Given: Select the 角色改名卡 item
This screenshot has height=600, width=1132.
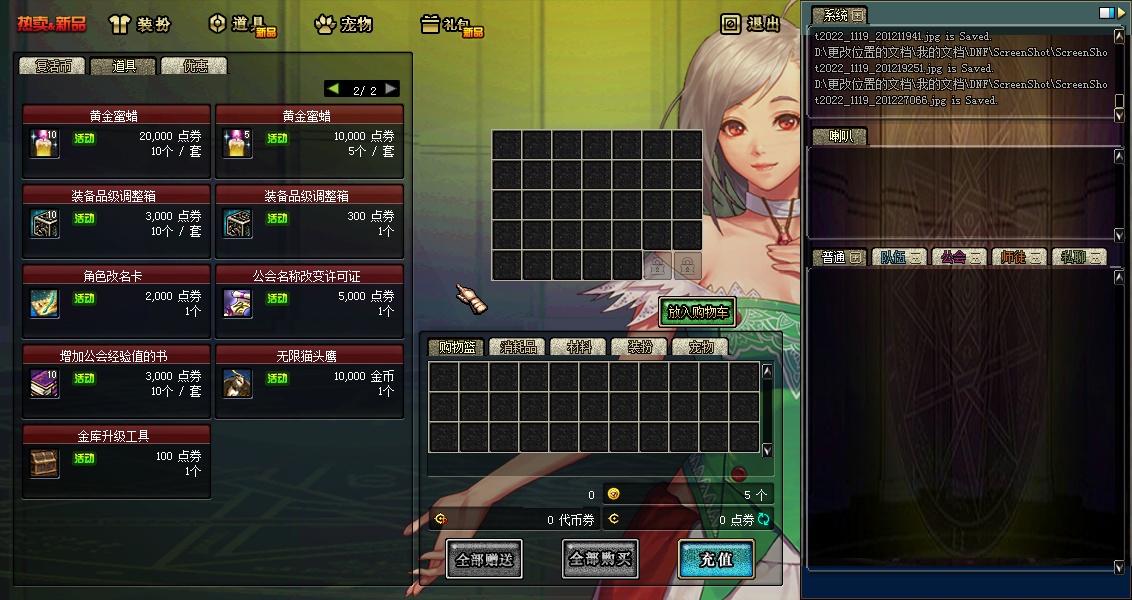Looking at the screenshot, I should click(116, 297).
